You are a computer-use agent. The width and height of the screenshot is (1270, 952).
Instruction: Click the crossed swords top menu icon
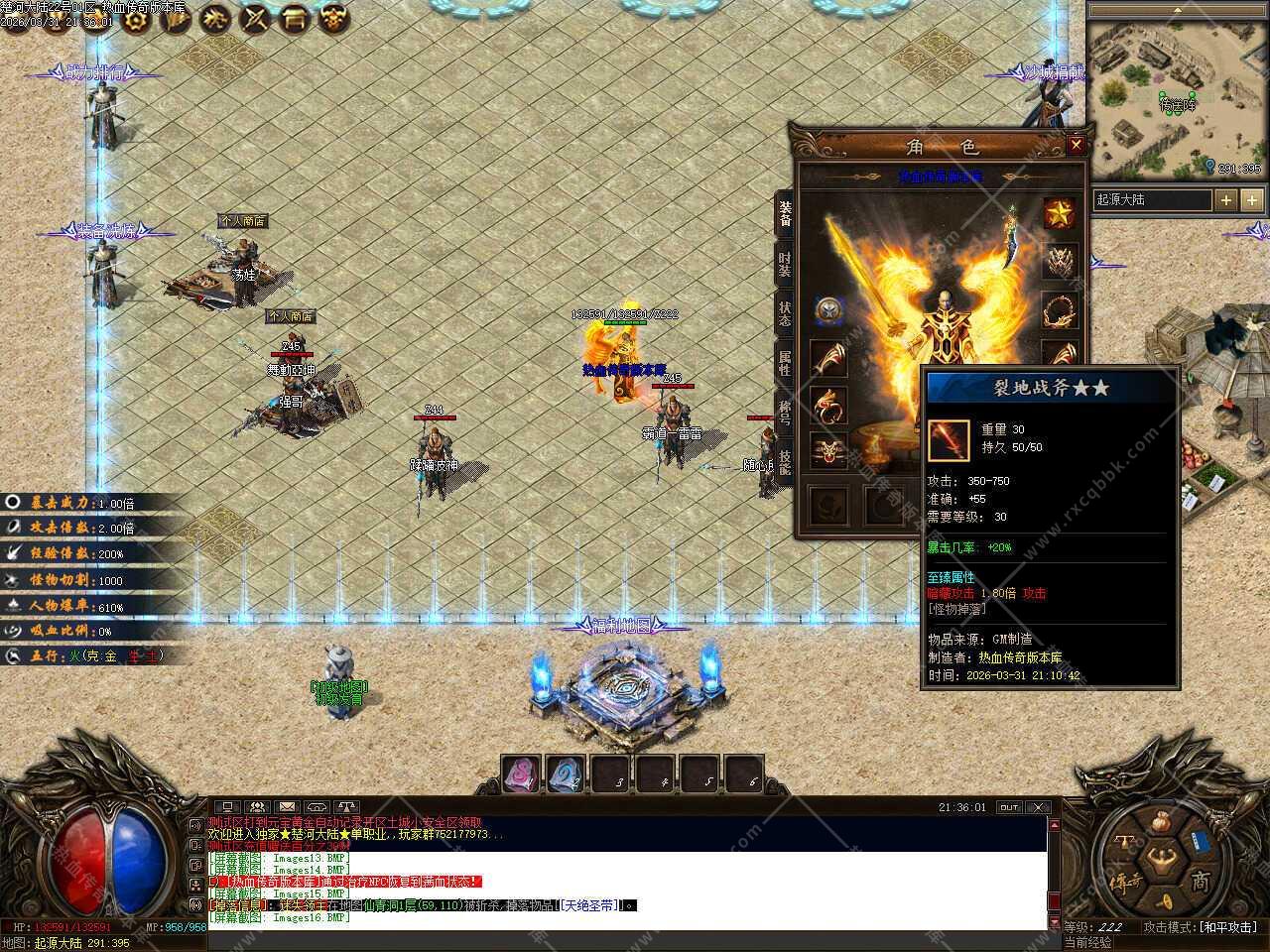coord(255,17)
